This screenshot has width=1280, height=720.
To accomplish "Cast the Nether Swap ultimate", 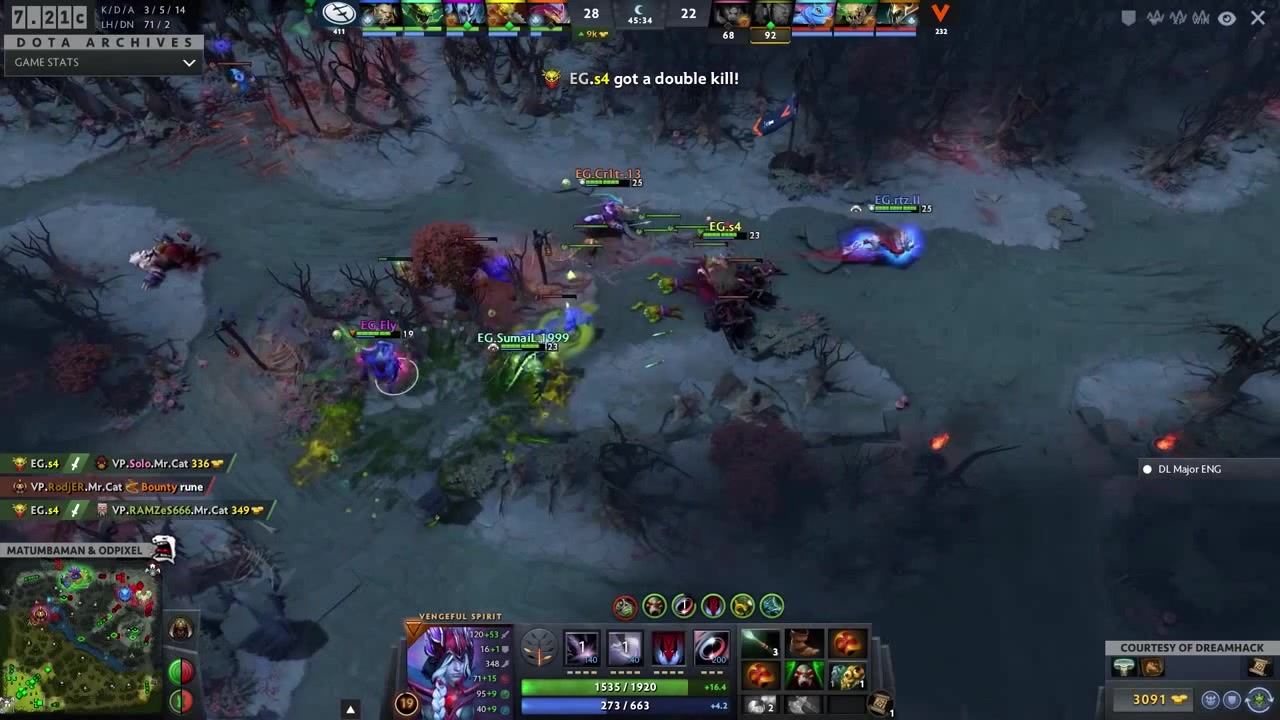I will [710, 648].
